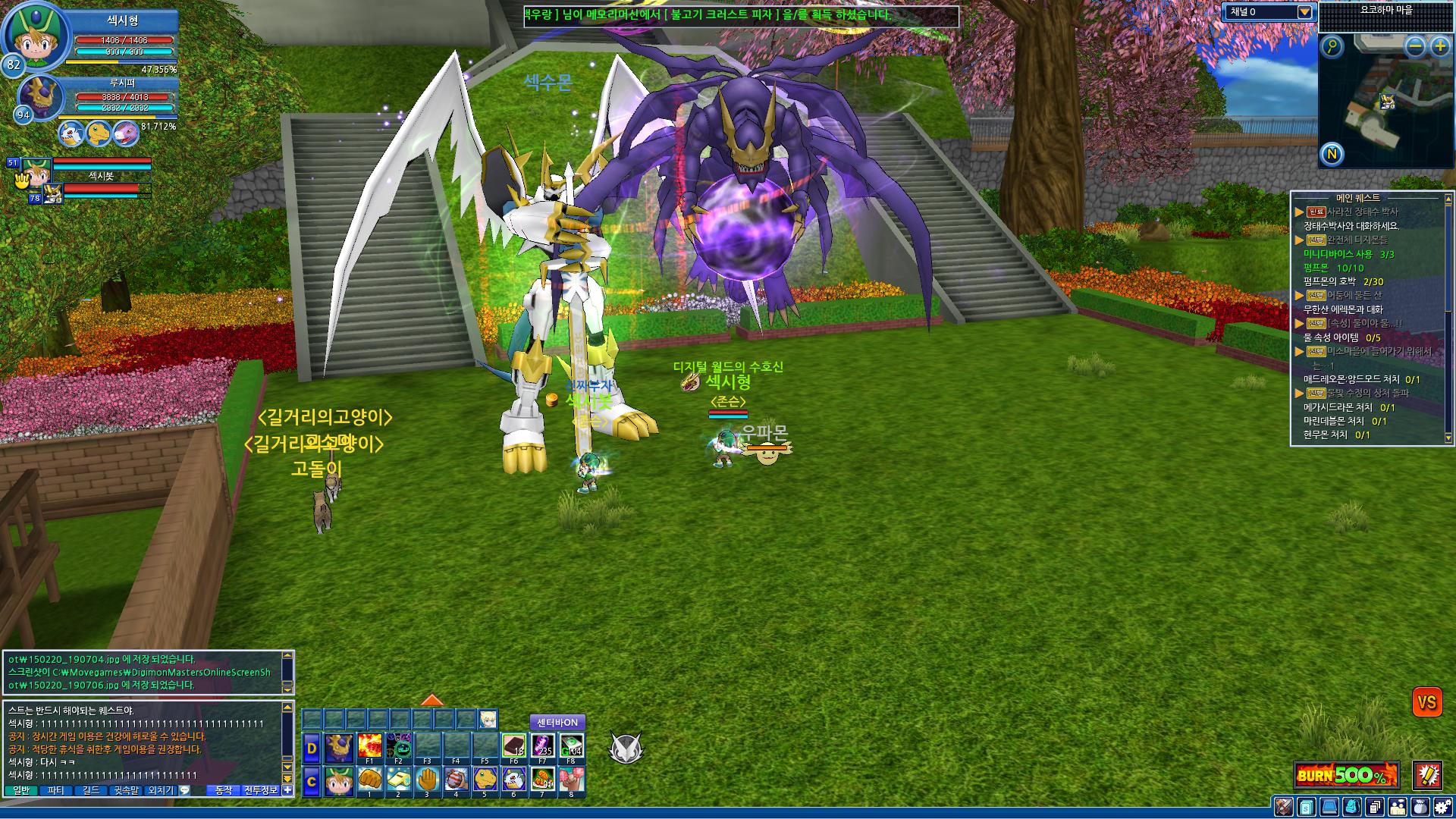This screenshot has height=819, width=1456.
Task: Open the exclamation mark notice icon
Action: [1428, 775]
